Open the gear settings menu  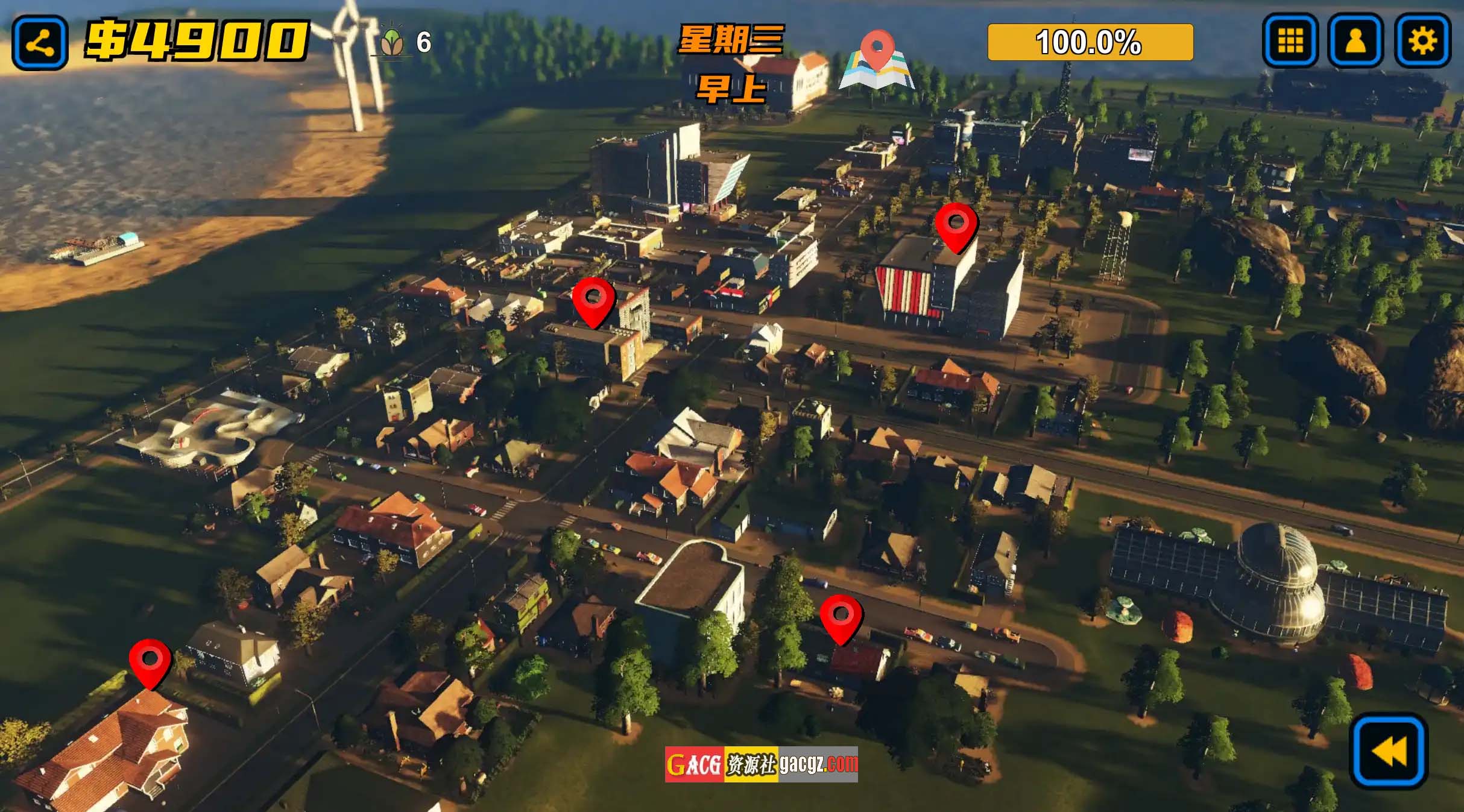click(1422, 41)
